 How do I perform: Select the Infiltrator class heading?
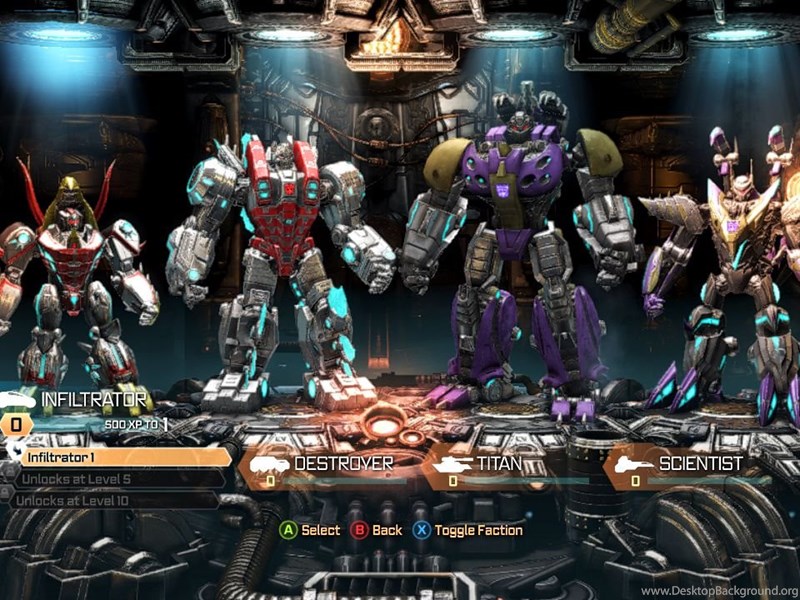click(93, 400)
